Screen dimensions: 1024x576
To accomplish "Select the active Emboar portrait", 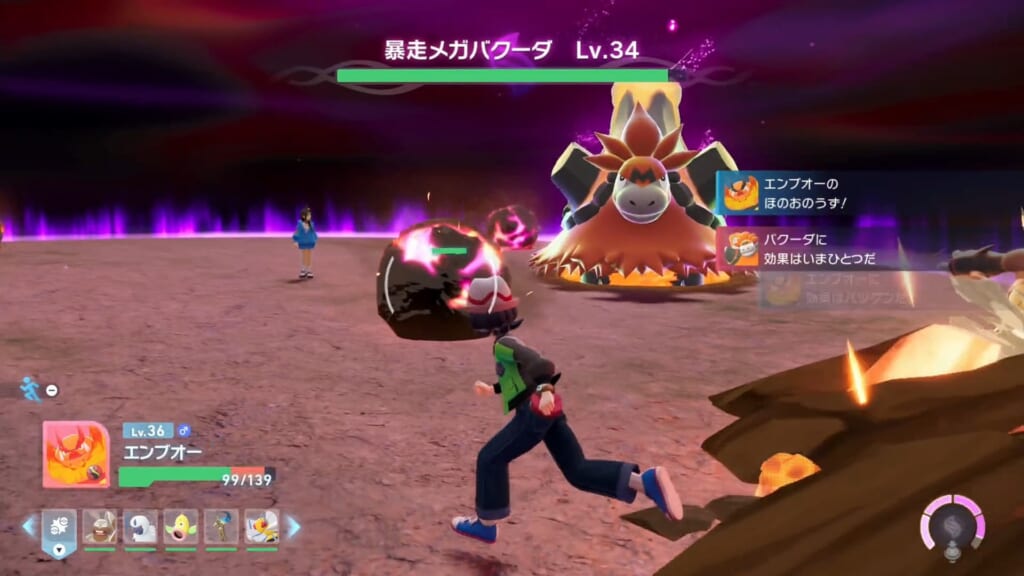I will coord(76,454).
